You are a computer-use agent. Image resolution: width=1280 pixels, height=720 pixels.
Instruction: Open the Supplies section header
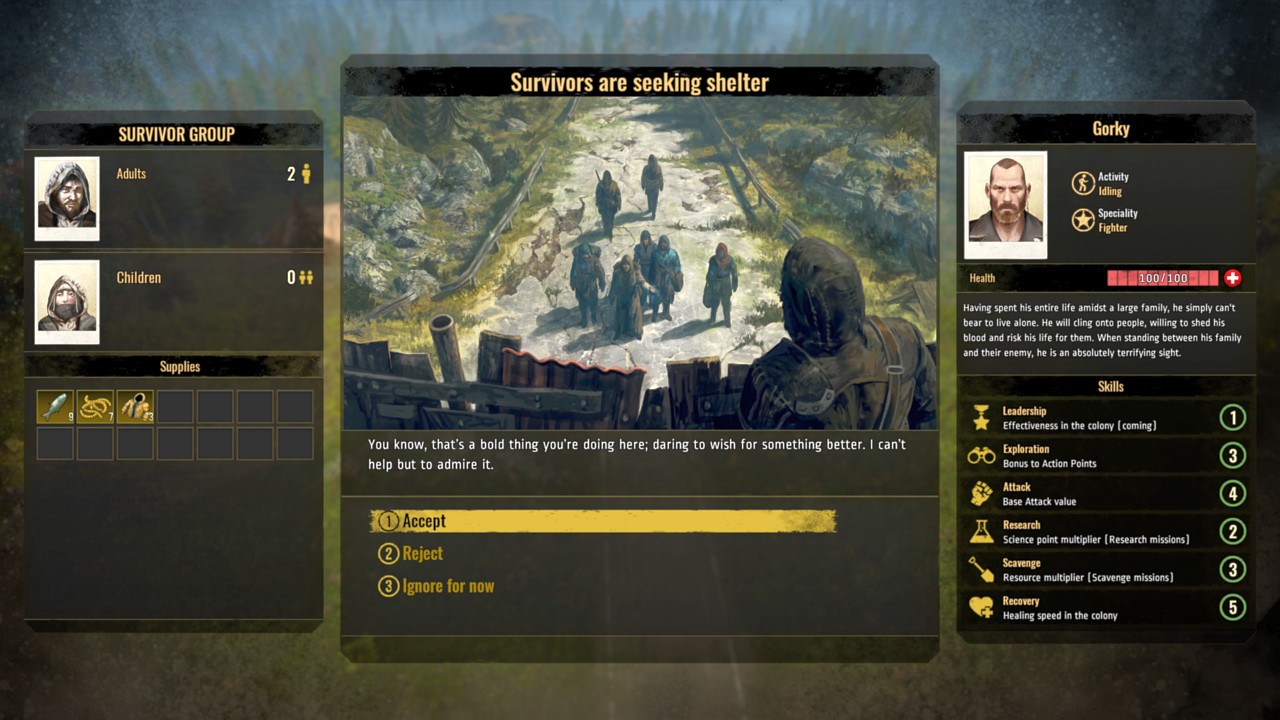click(179, 366)
